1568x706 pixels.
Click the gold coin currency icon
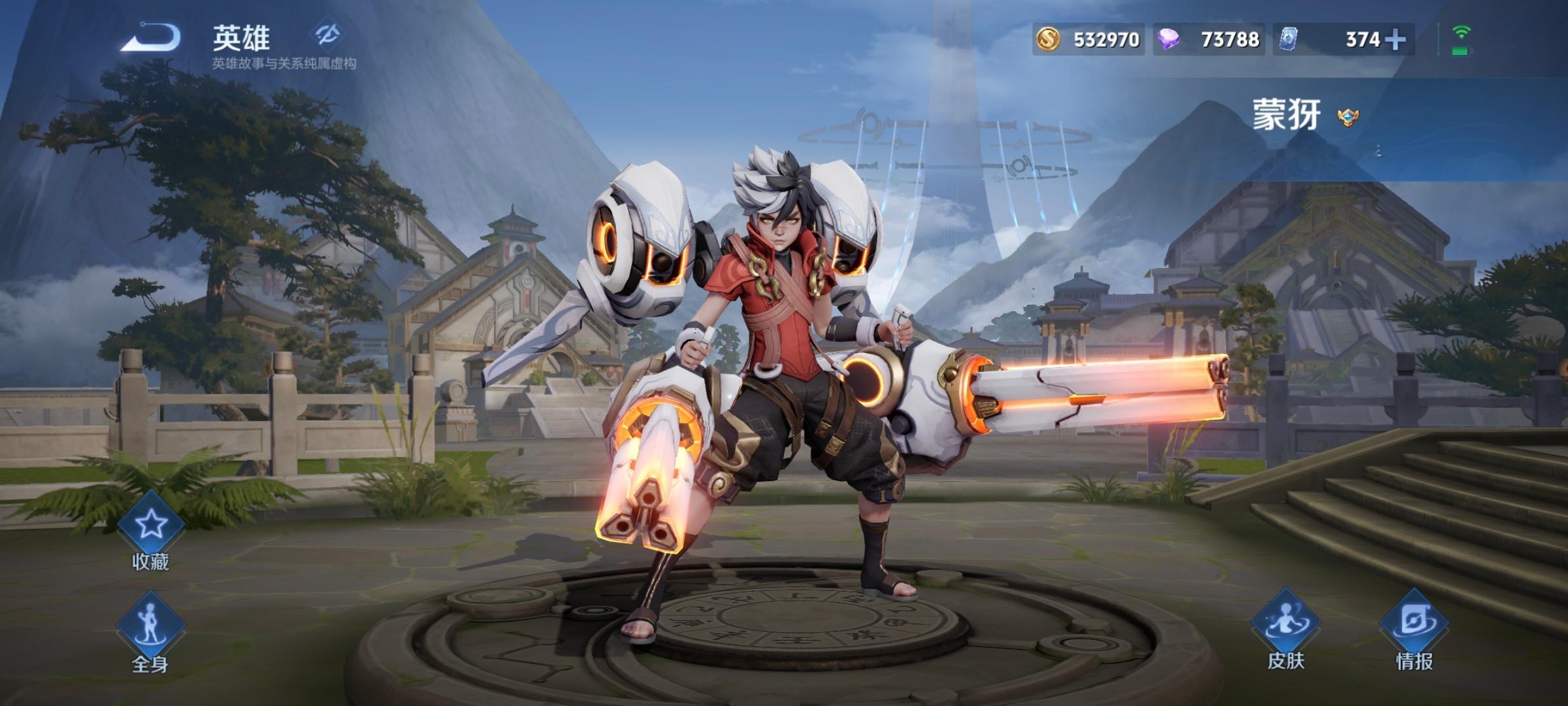click(x=1048, y=40)
